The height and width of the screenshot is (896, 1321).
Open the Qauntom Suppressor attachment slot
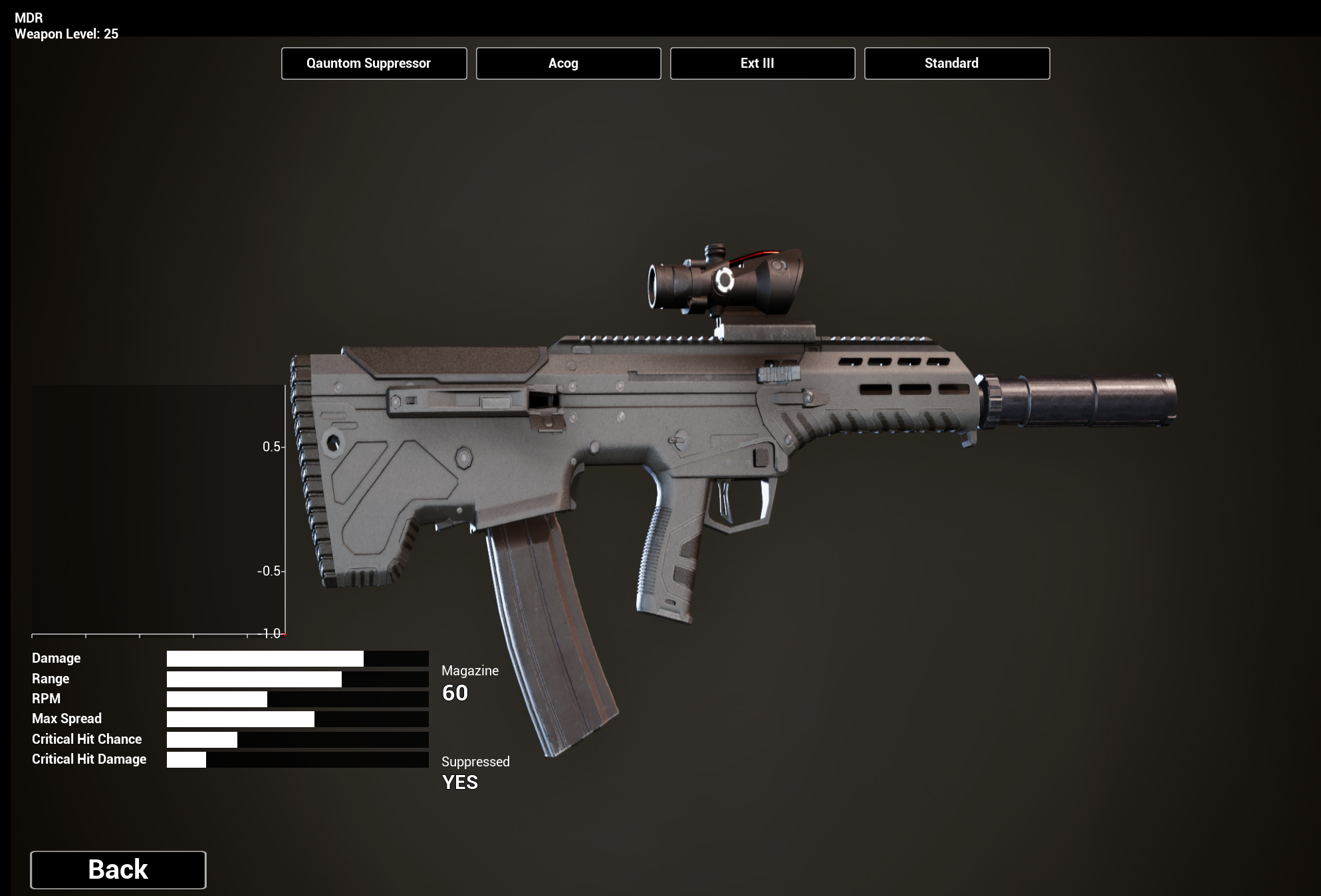tap(374, 64)
